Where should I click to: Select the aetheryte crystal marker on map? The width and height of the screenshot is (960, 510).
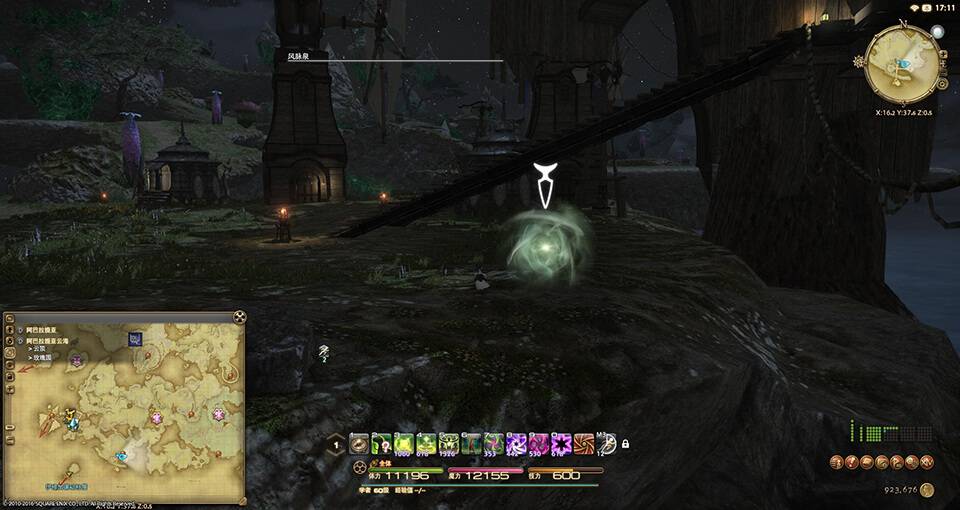72,423
